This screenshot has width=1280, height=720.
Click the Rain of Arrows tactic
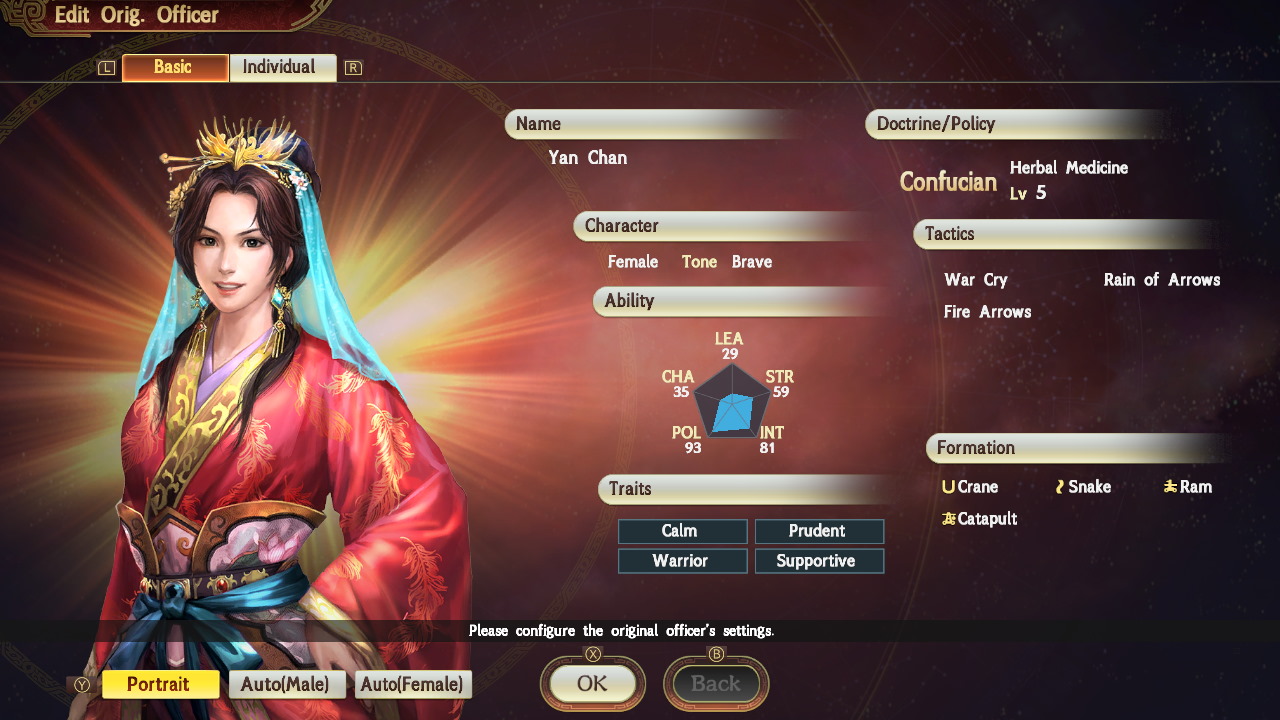coord(1161,280)
